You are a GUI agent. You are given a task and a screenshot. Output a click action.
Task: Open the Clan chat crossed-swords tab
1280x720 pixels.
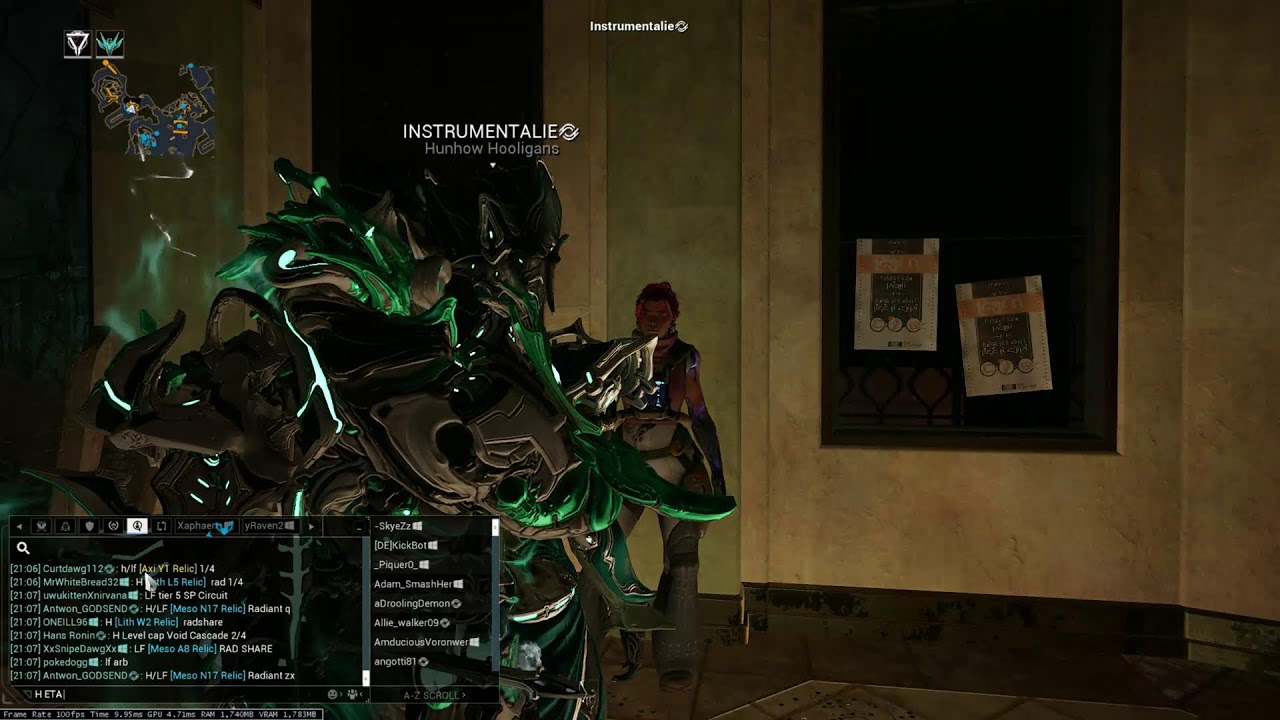(40, 525)
